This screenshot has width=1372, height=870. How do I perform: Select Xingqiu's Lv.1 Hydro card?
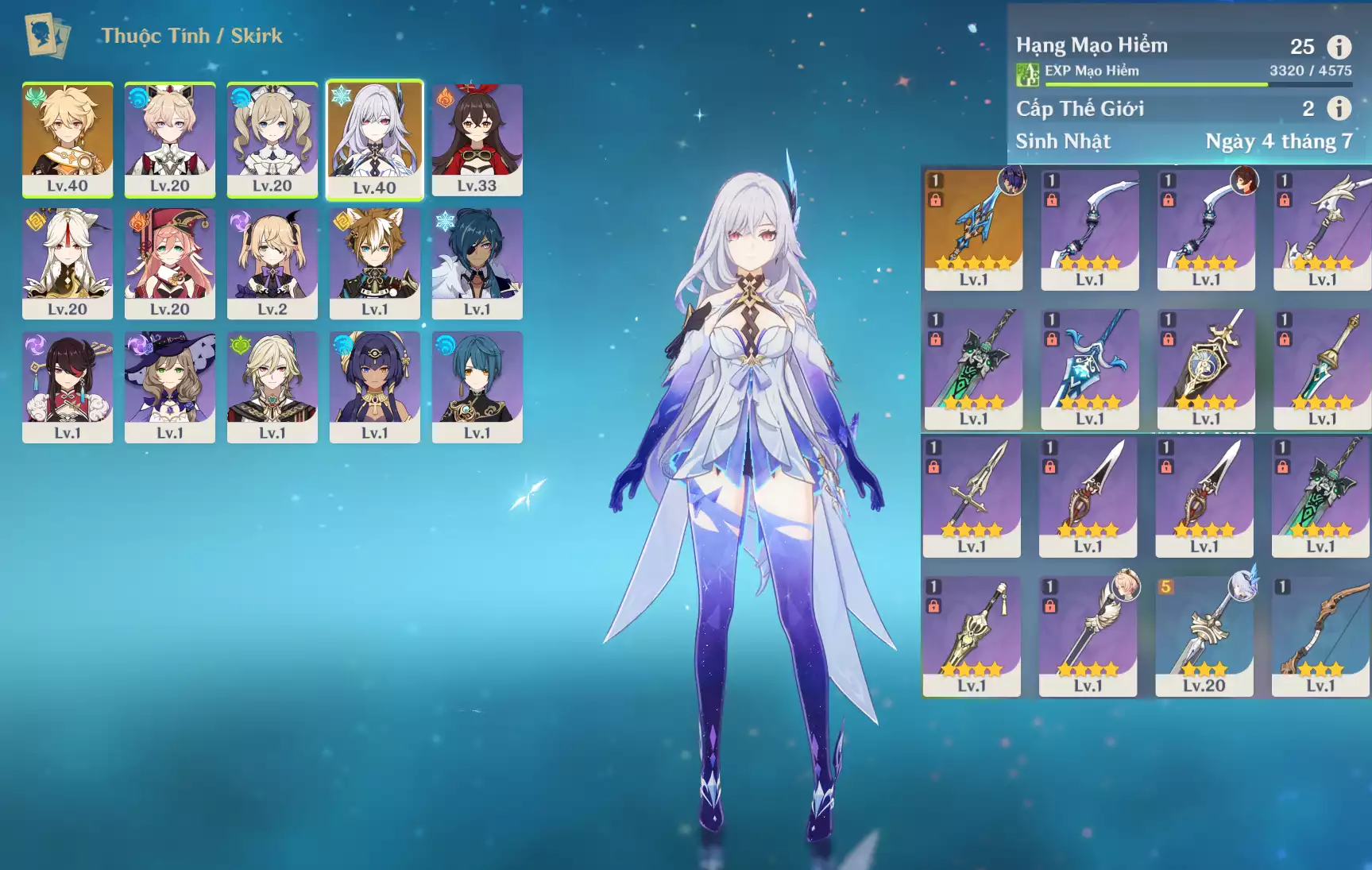coord(477,387)
